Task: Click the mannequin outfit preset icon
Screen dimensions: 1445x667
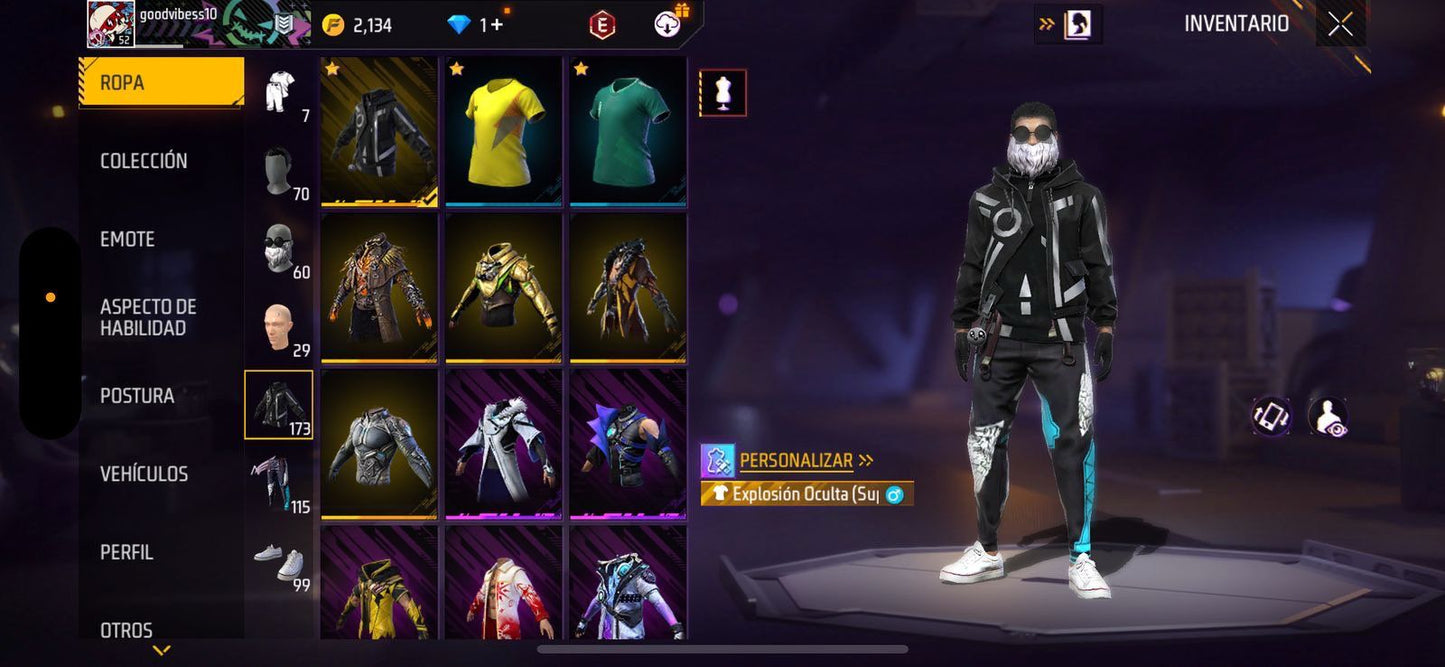Action: 722,93
